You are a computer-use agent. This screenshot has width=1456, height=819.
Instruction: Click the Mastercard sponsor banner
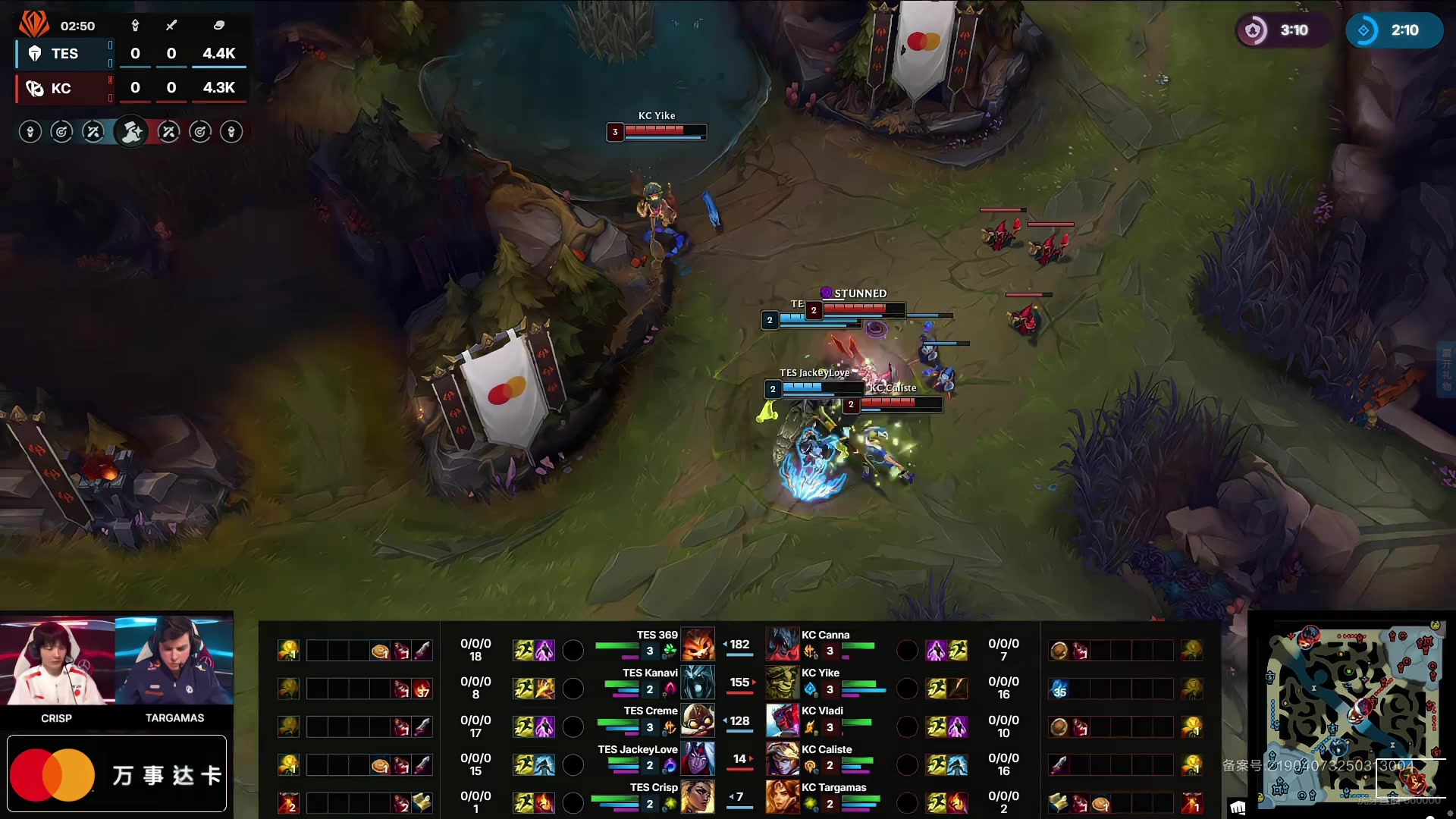tap(117, 773)
